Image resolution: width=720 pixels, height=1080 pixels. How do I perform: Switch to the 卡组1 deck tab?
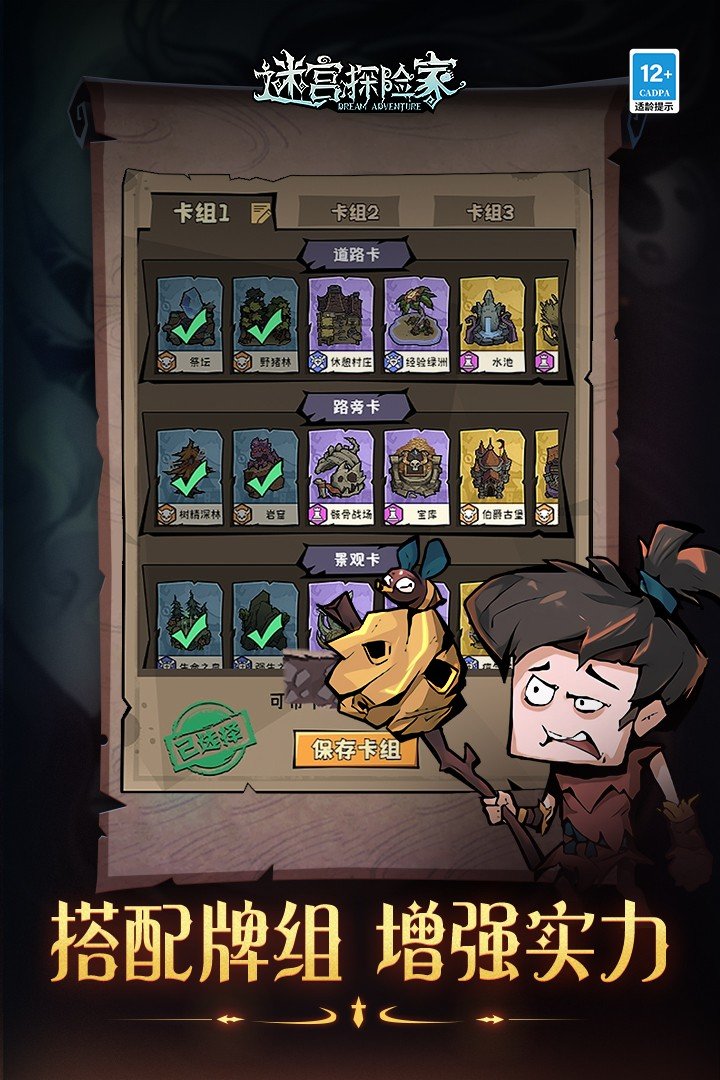[x=201, y=212]
